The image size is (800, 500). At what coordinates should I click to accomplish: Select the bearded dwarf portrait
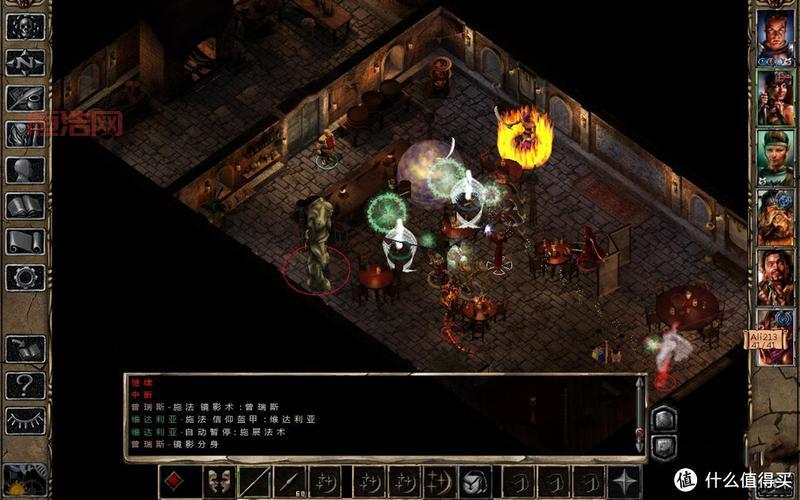[x=775, y=217]
